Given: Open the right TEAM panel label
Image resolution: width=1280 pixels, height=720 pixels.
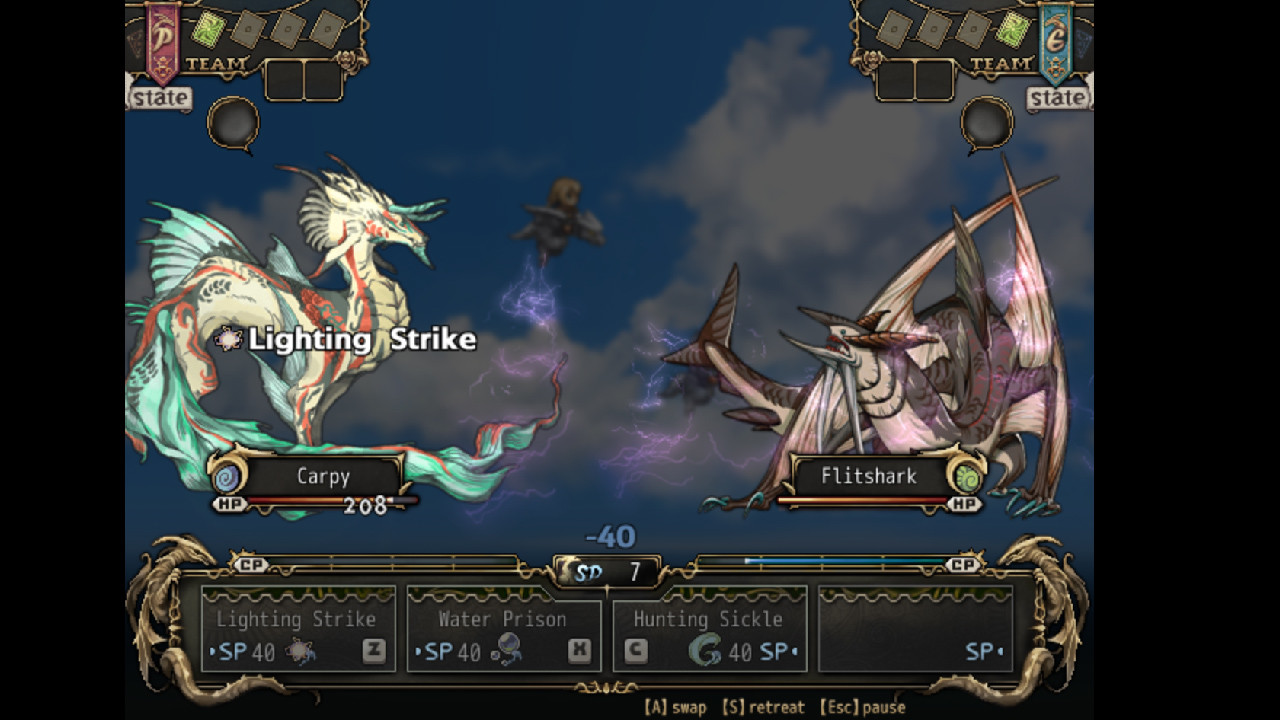Looking at the screenshot, I should click(x=1001, y=62).
